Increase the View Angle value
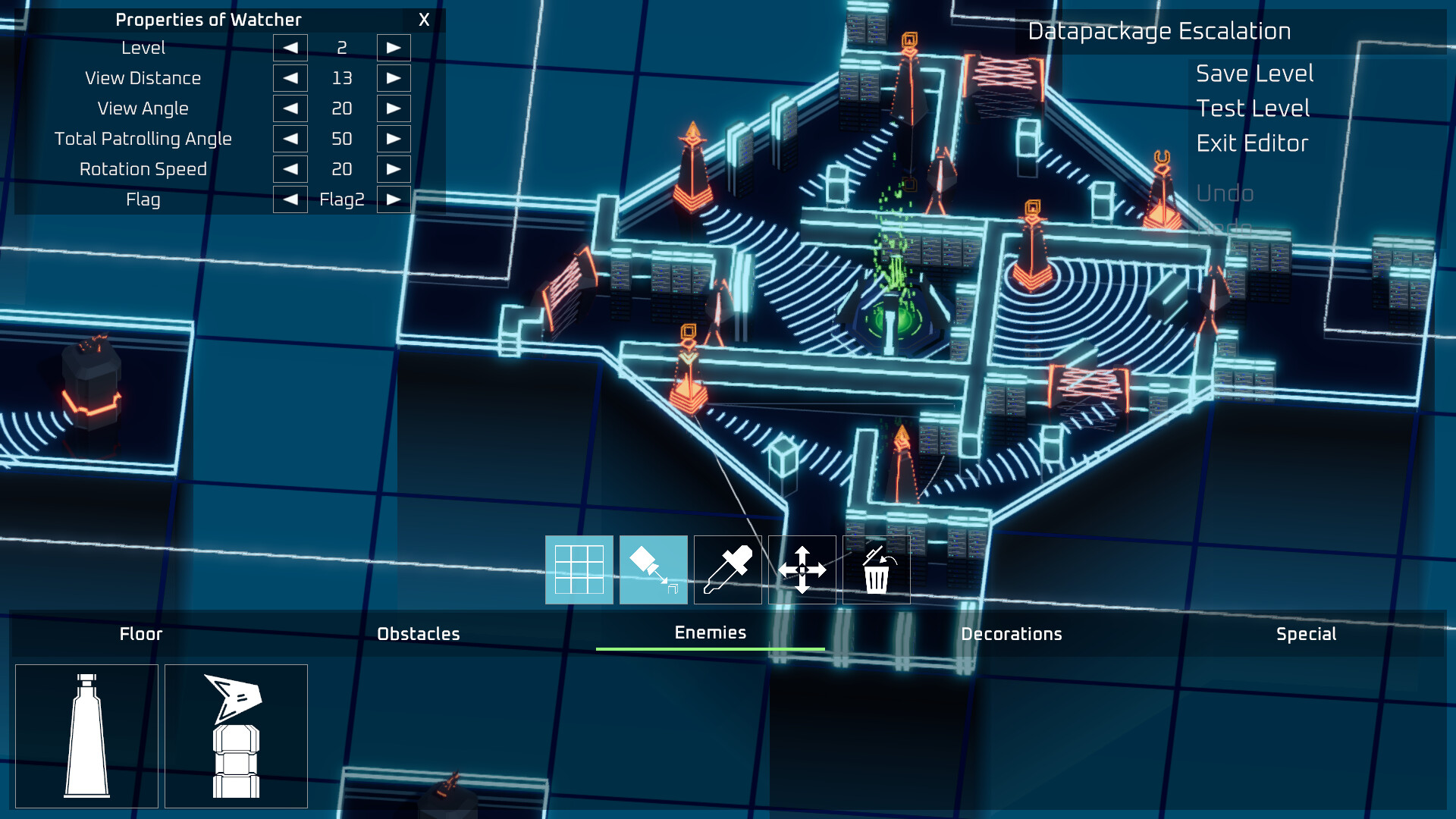Screen dimensions: 1456x819 click(394, 108)
